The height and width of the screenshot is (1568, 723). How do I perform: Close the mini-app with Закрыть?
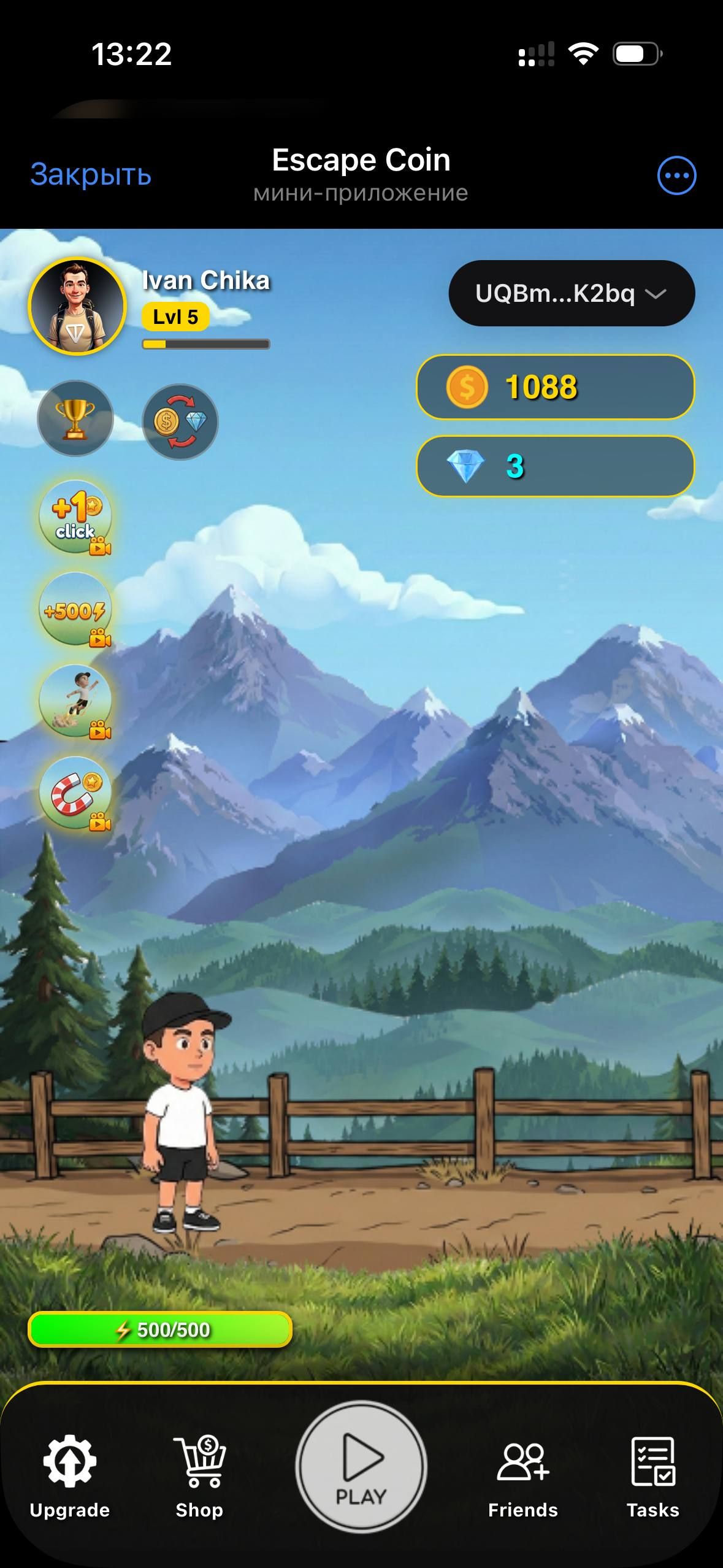pos(91,175)
